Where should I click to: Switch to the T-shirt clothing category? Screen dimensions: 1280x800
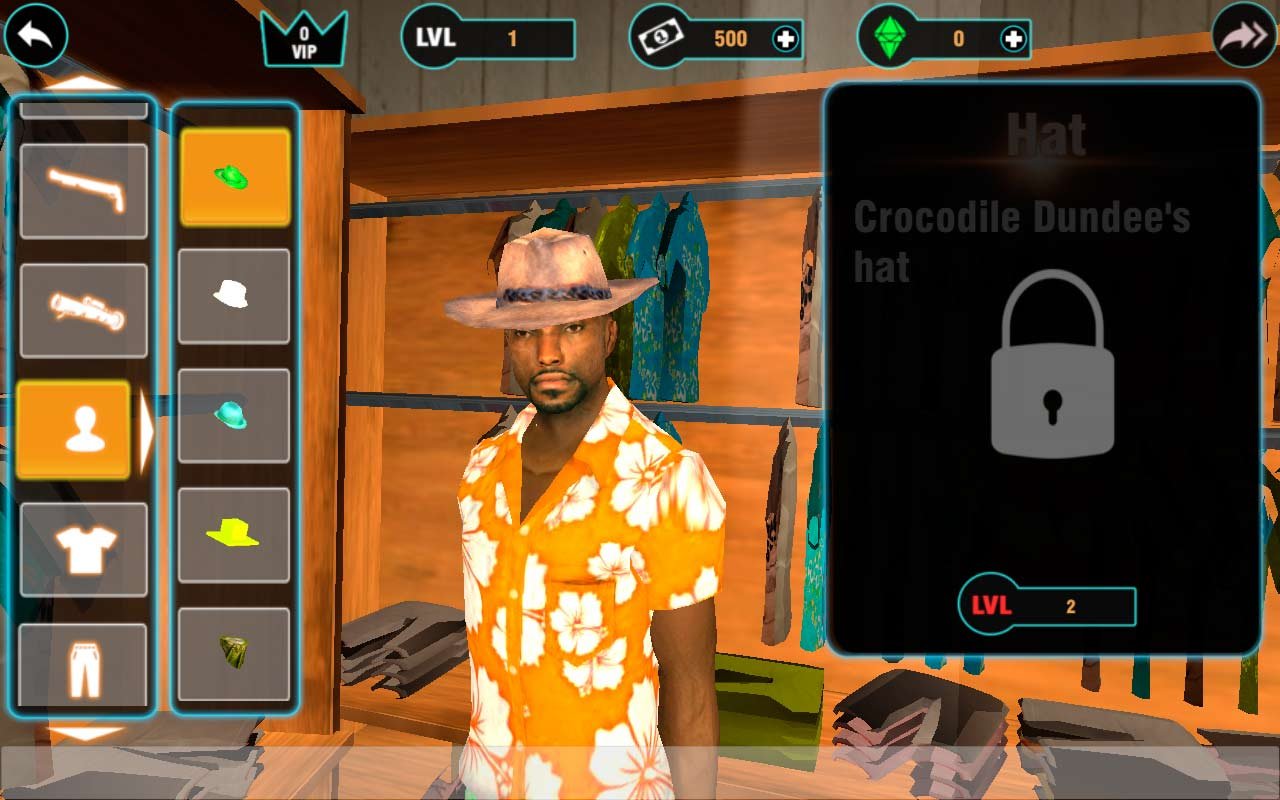pos(84,549)
